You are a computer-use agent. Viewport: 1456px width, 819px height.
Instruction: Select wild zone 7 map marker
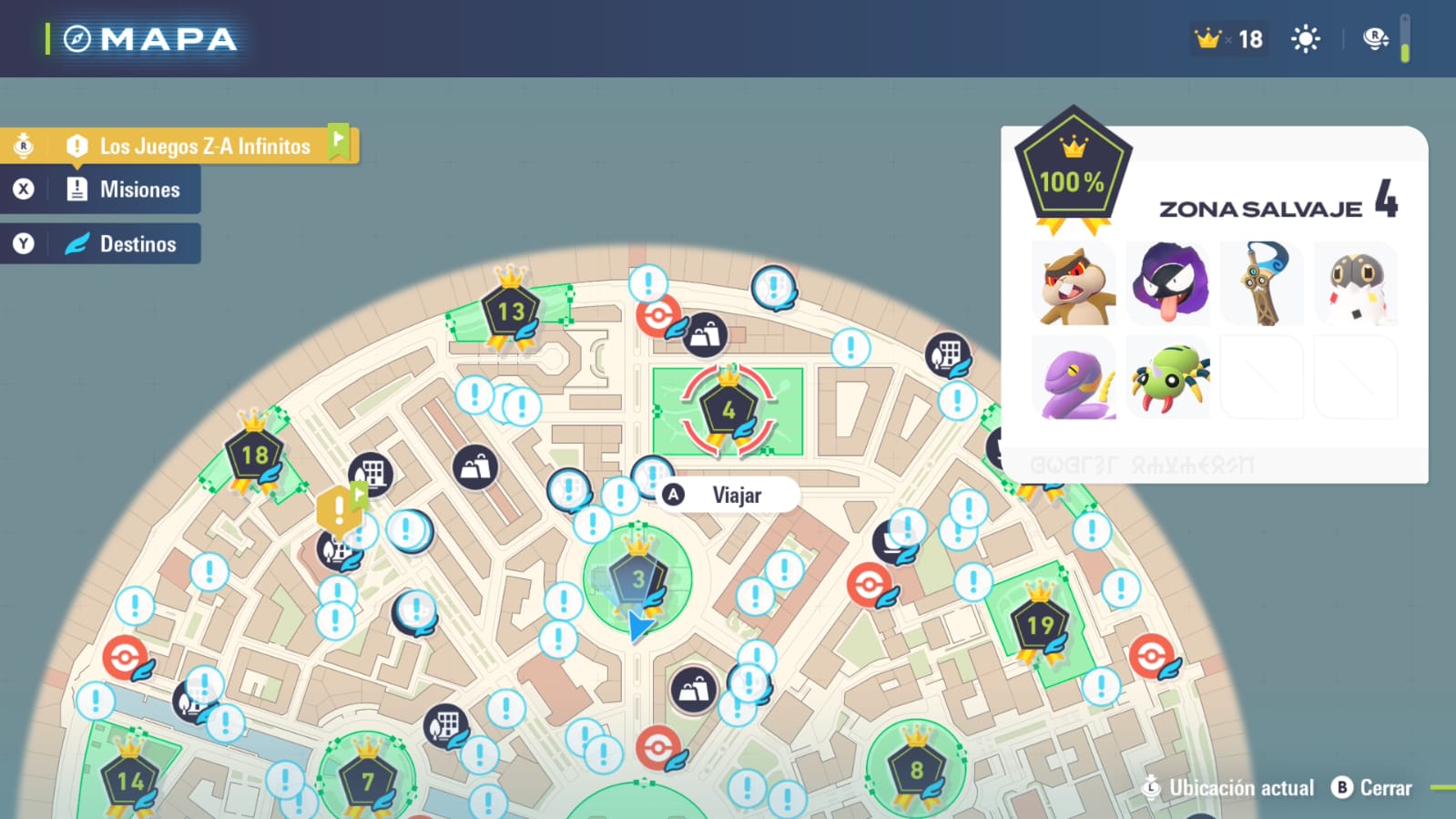[368, 782]
